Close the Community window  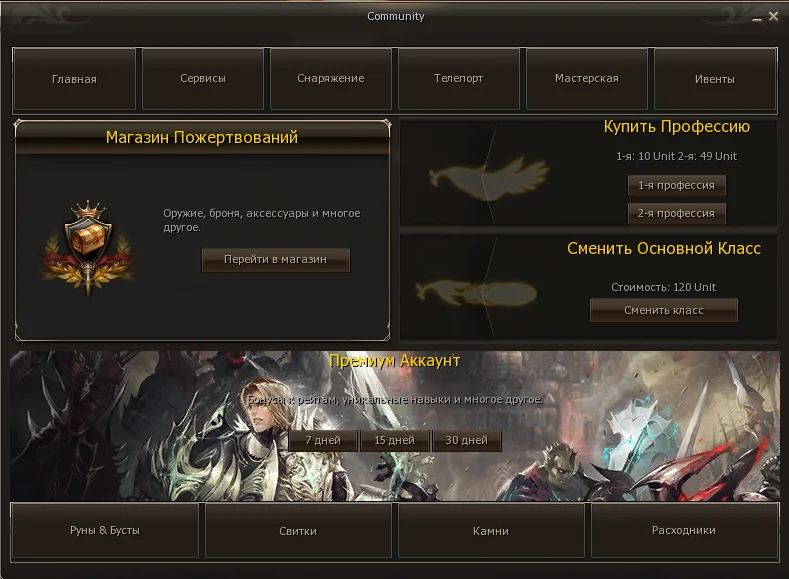[x=773, y=17]
